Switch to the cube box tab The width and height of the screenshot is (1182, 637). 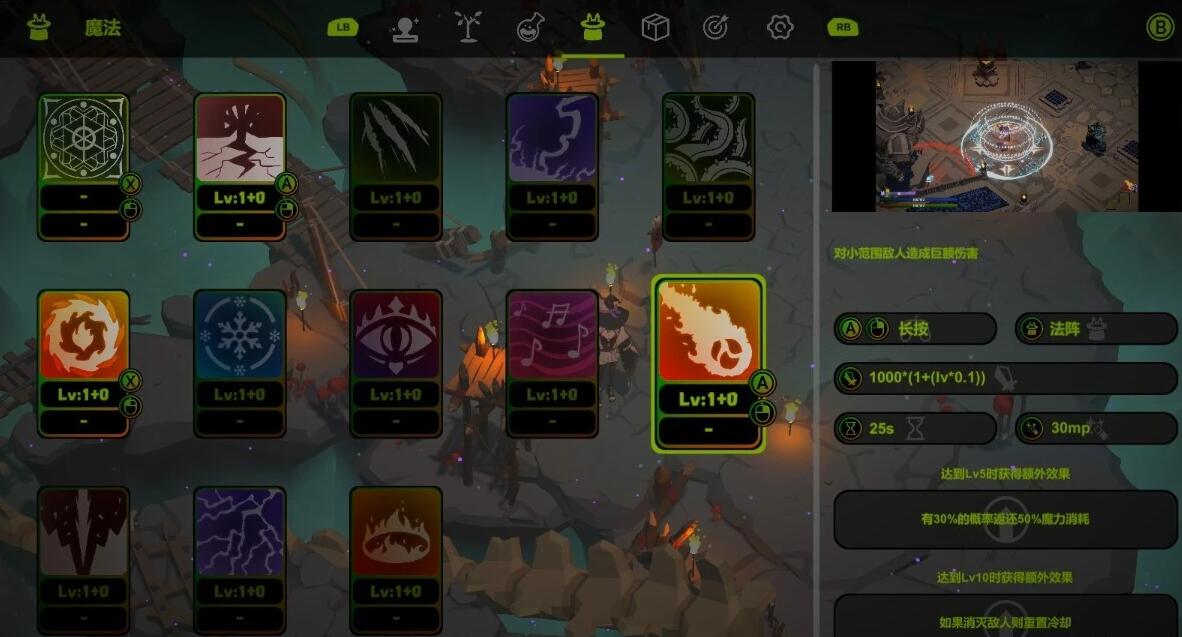pos(655,28)
